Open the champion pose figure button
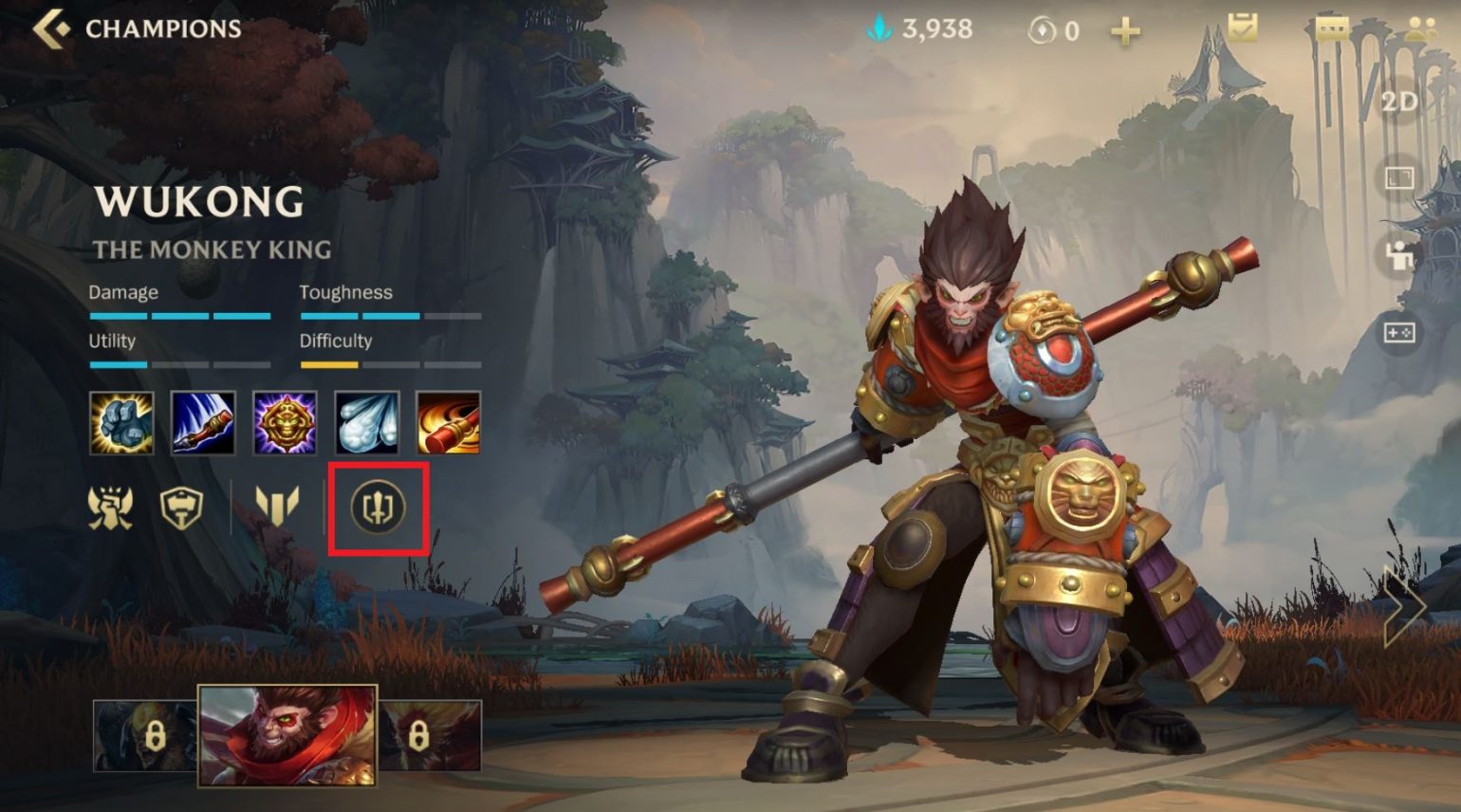The width and height of the screenshot is (1461, 812). coord(1399,255)
